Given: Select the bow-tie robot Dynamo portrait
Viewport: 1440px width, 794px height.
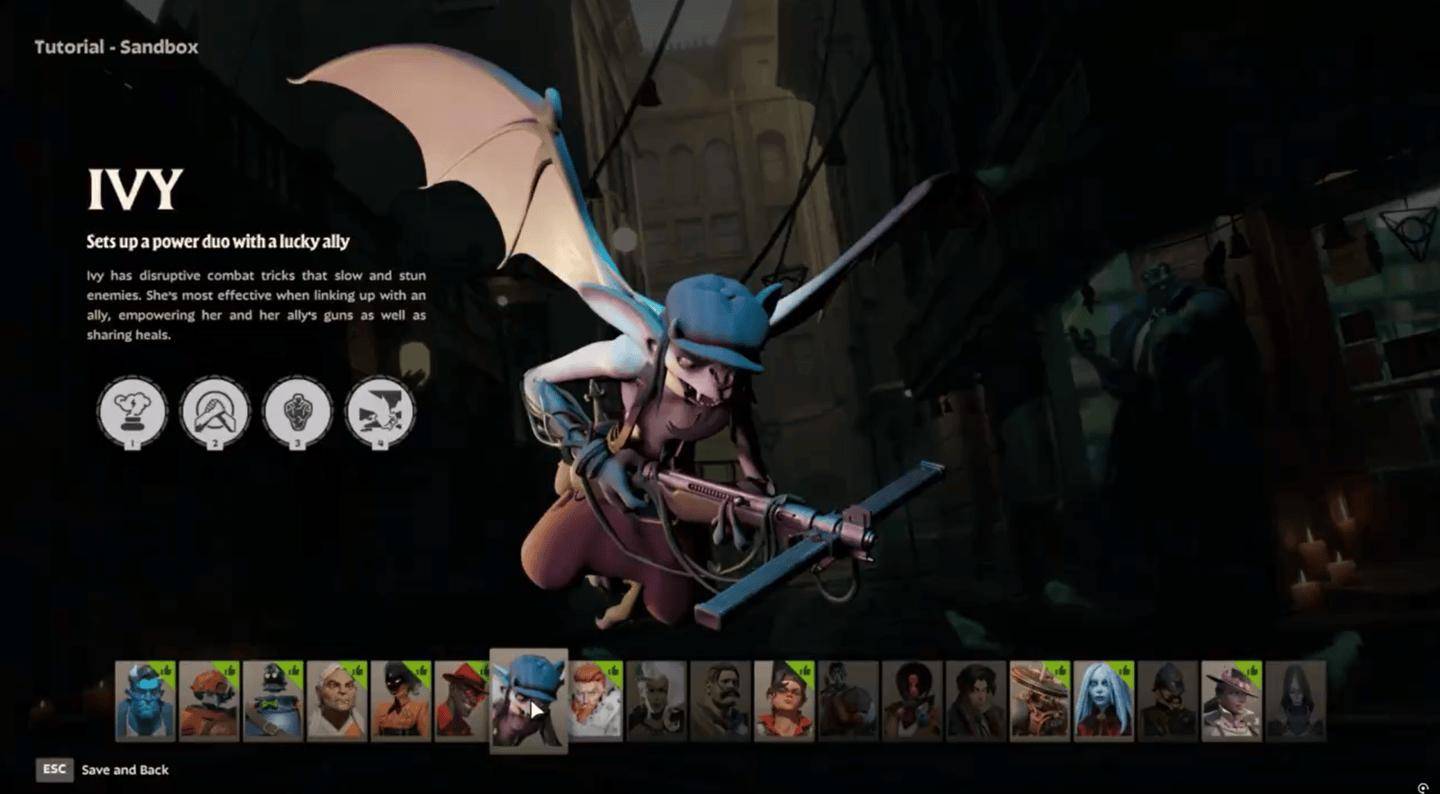Looking at the screenshot, I should [x=273, y=700].
